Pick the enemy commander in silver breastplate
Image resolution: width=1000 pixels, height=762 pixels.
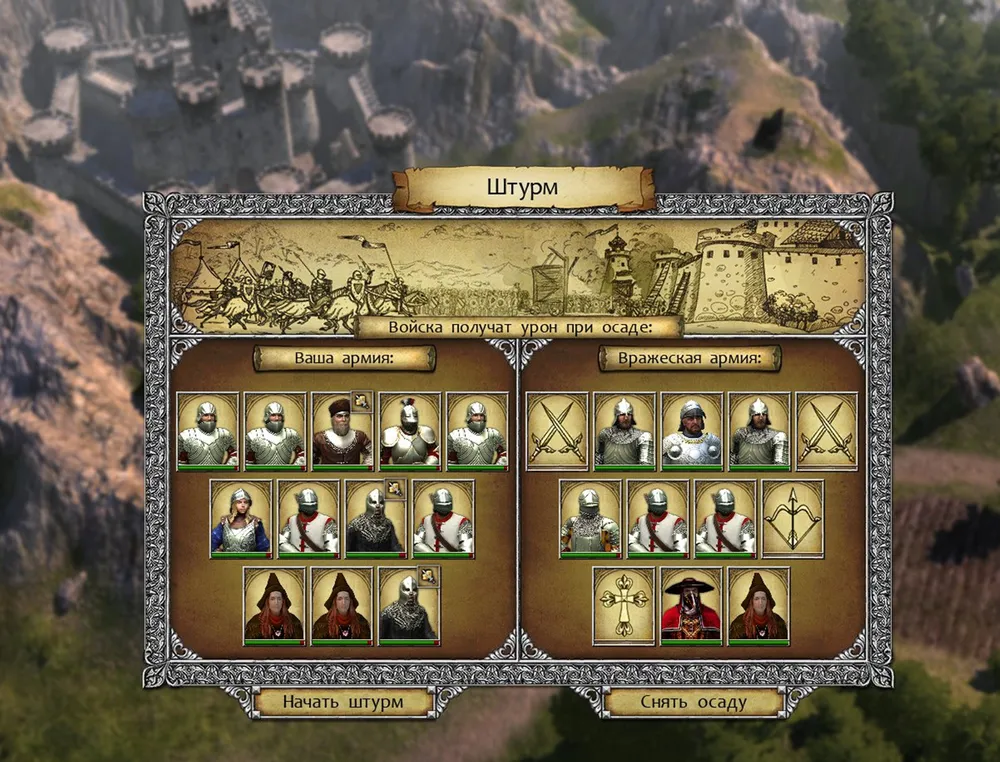click(691, 431)
